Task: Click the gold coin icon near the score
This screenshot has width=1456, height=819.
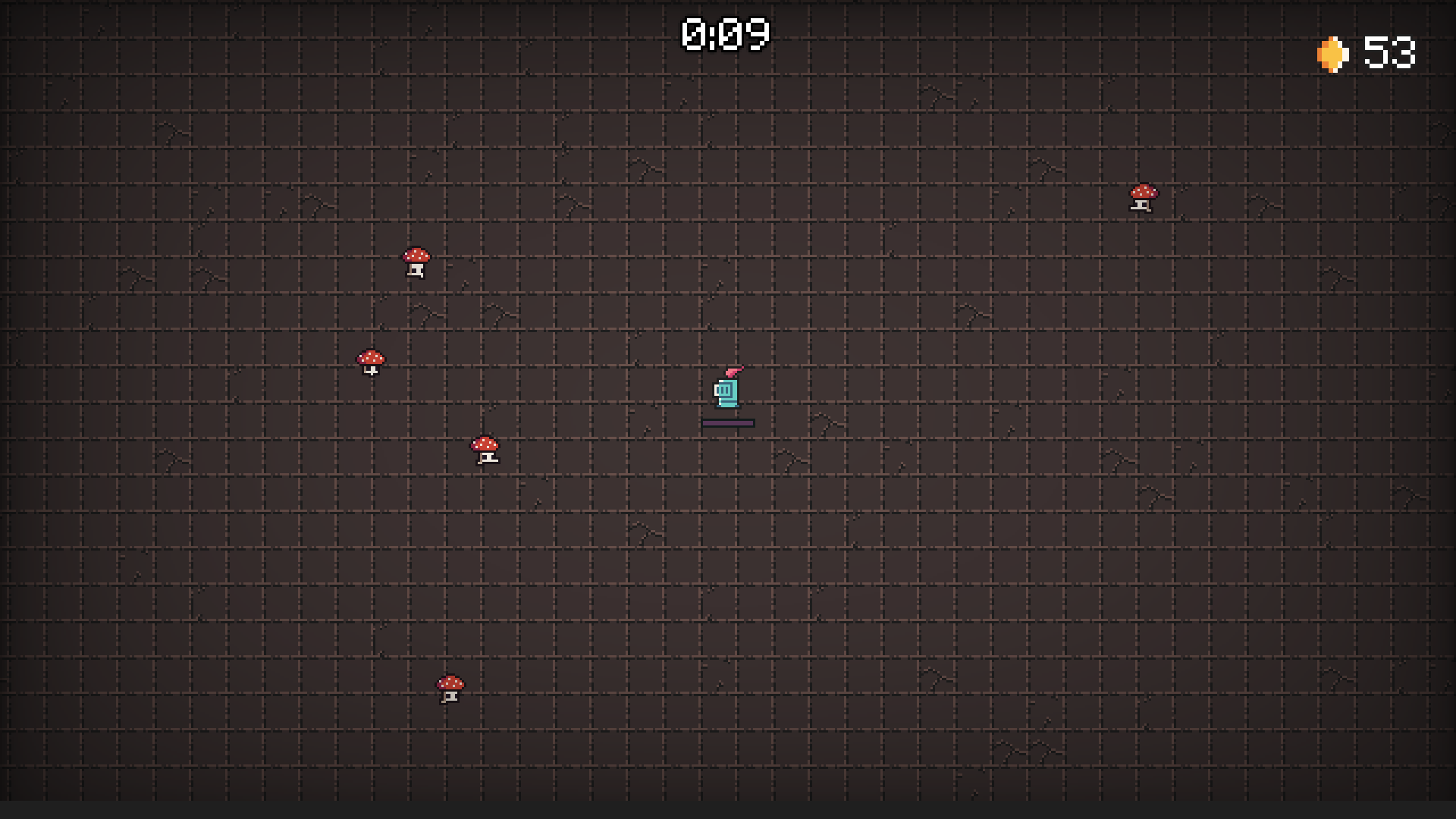Action: [x=1332, y=52]
